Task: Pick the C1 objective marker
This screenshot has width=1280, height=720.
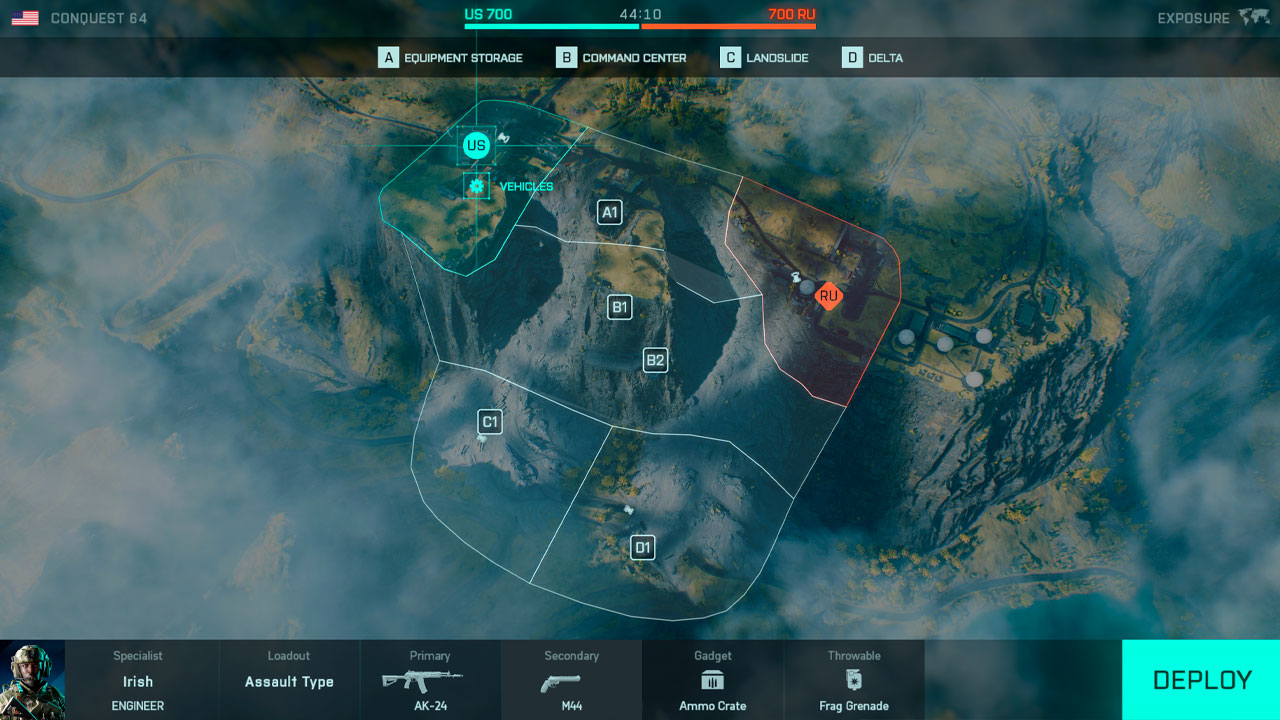Action: (490, 422)
